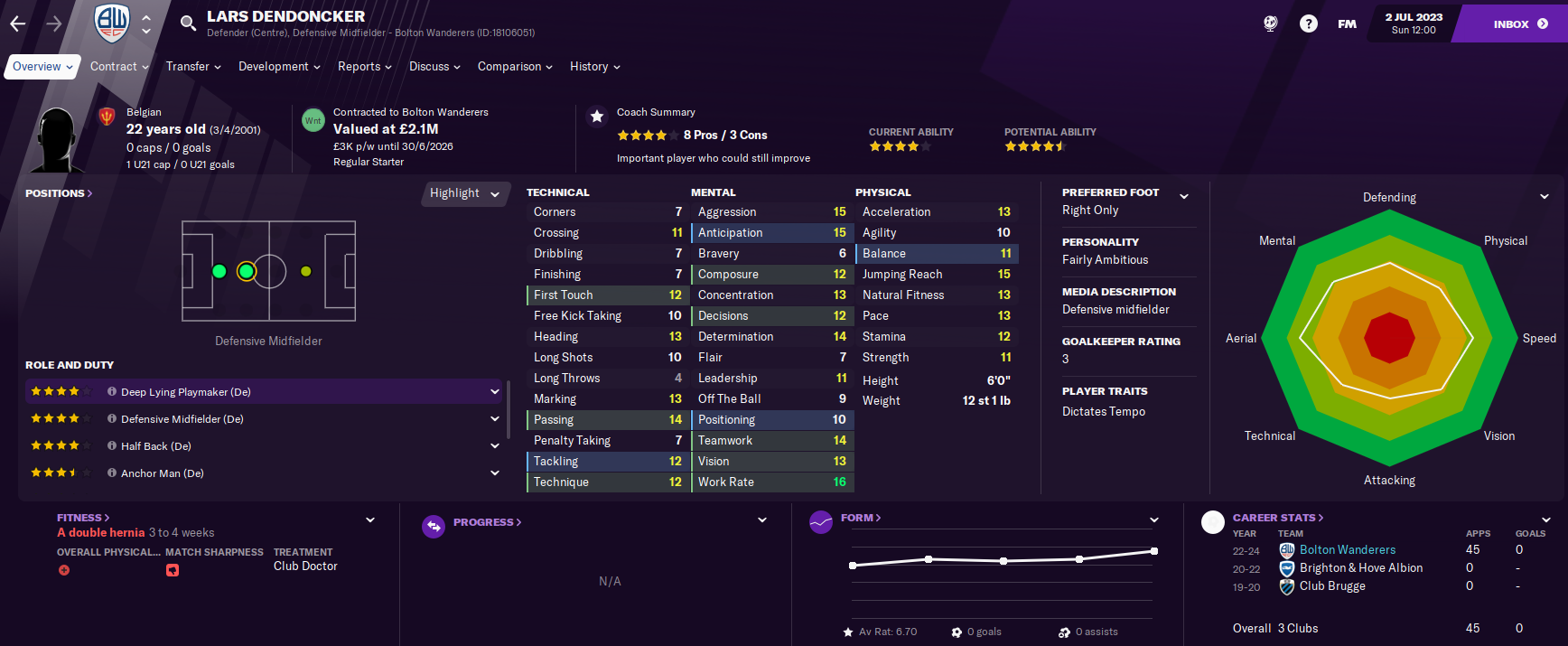Image resolution: width=1568 pixels, height=646 pixels.
Task: Open the Transfer menu
Action: tap(192, 67)
